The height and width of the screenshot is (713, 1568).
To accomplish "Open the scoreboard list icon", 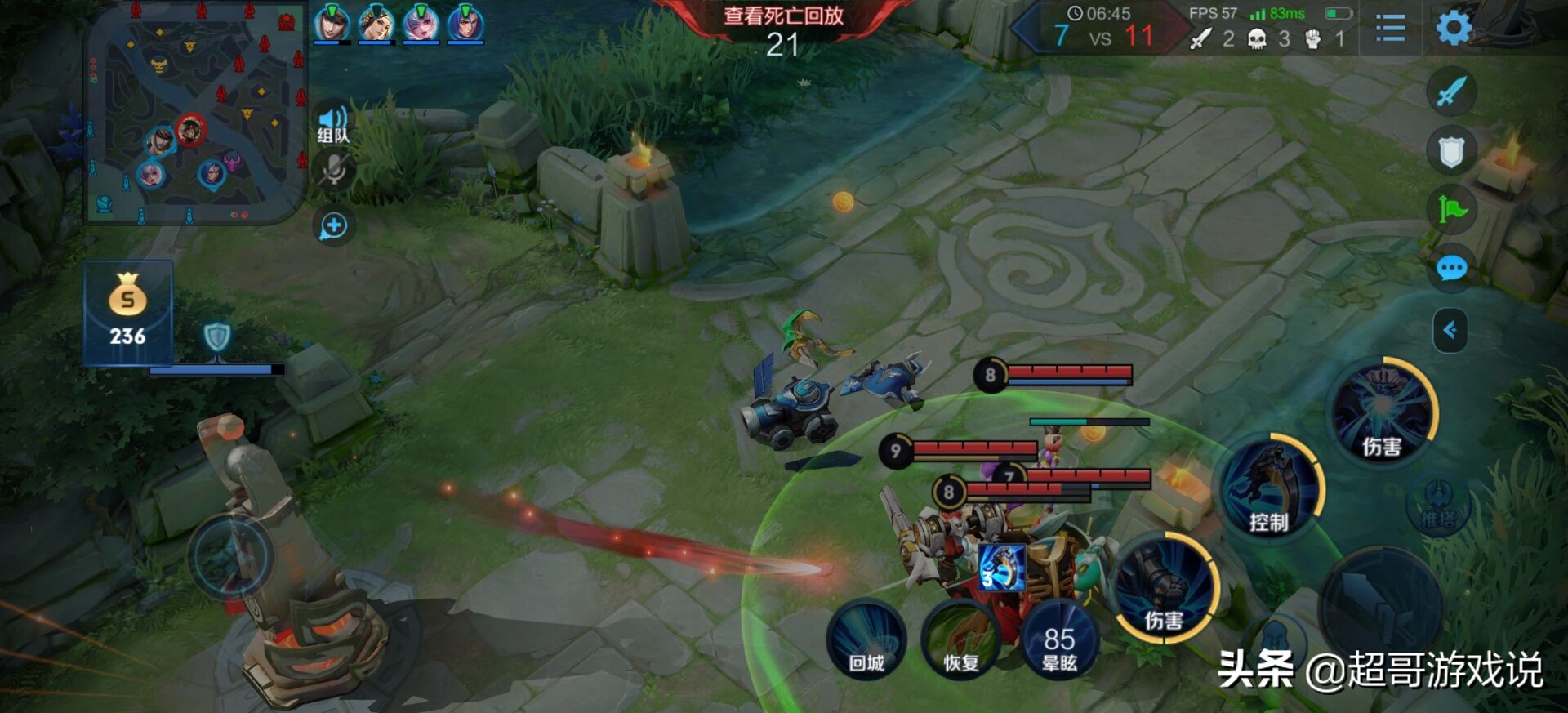I will 1390,29.
